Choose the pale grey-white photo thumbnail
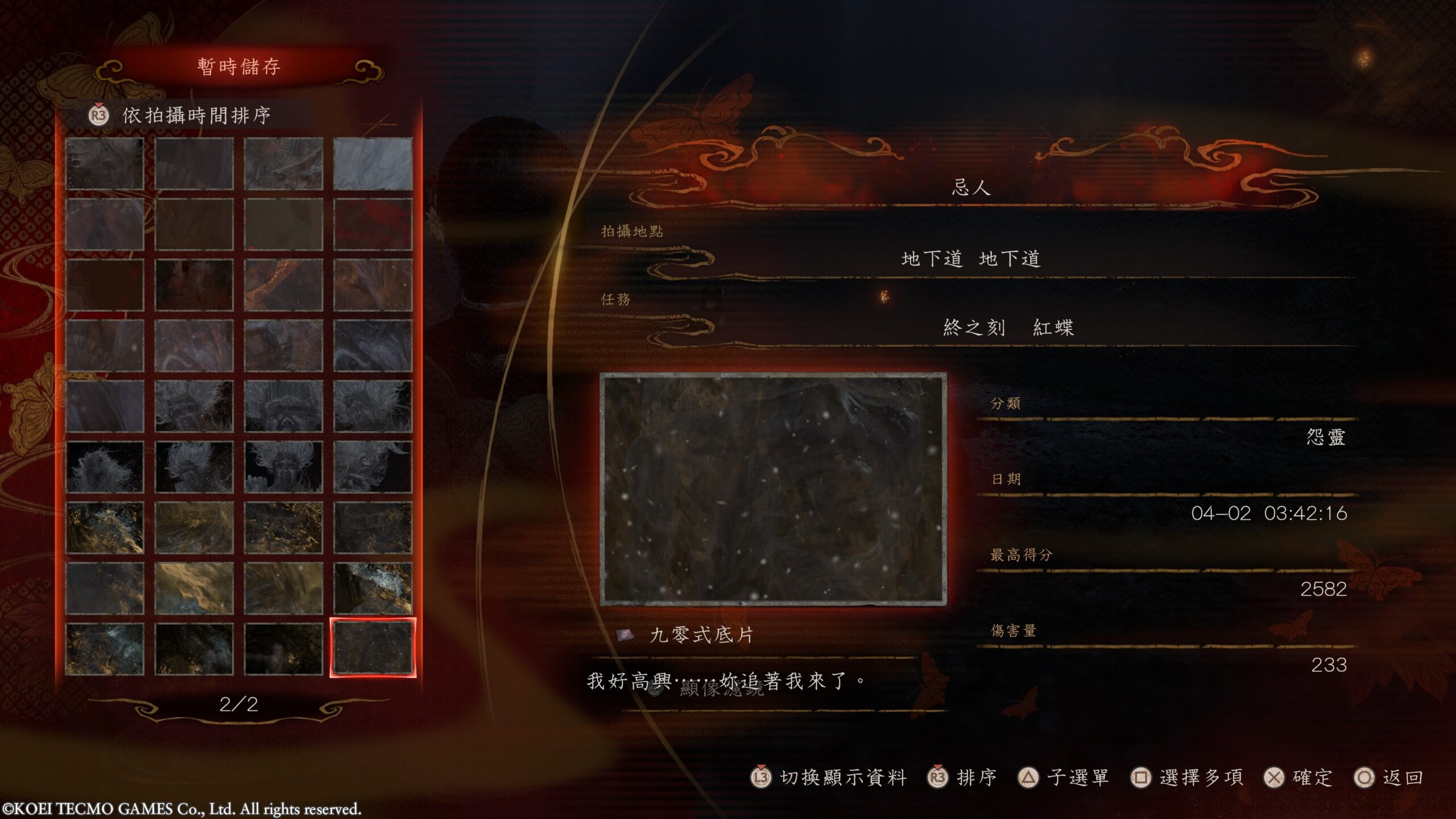The image size is (1456, 819). tap(373, 163)
